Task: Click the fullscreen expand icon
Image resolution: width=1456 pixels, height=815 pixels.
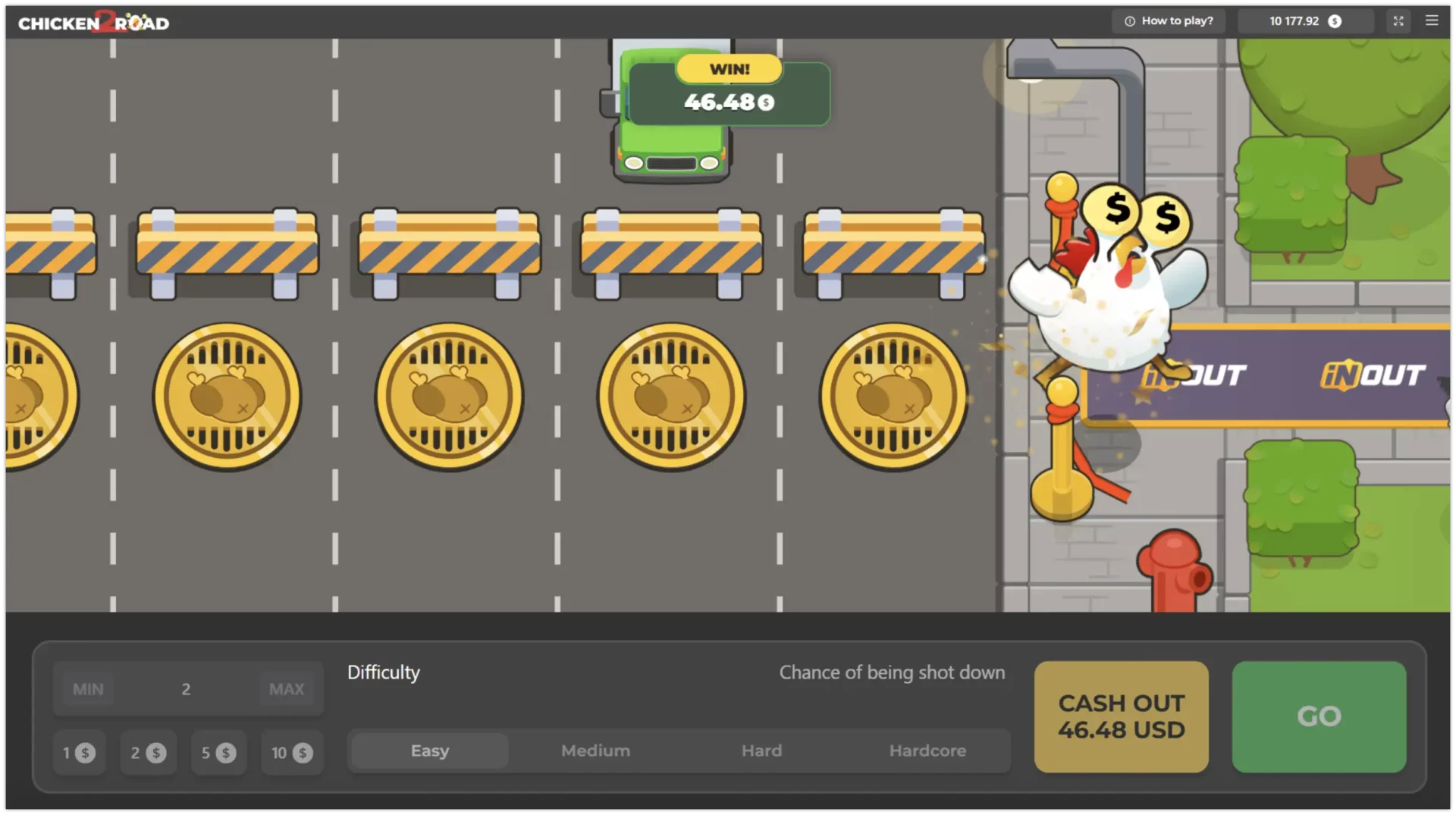Action: pos(1398,20)
